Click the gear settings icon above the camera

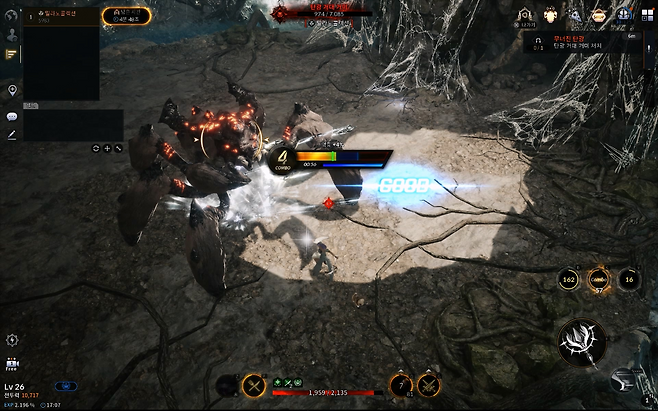click(12, 340)
